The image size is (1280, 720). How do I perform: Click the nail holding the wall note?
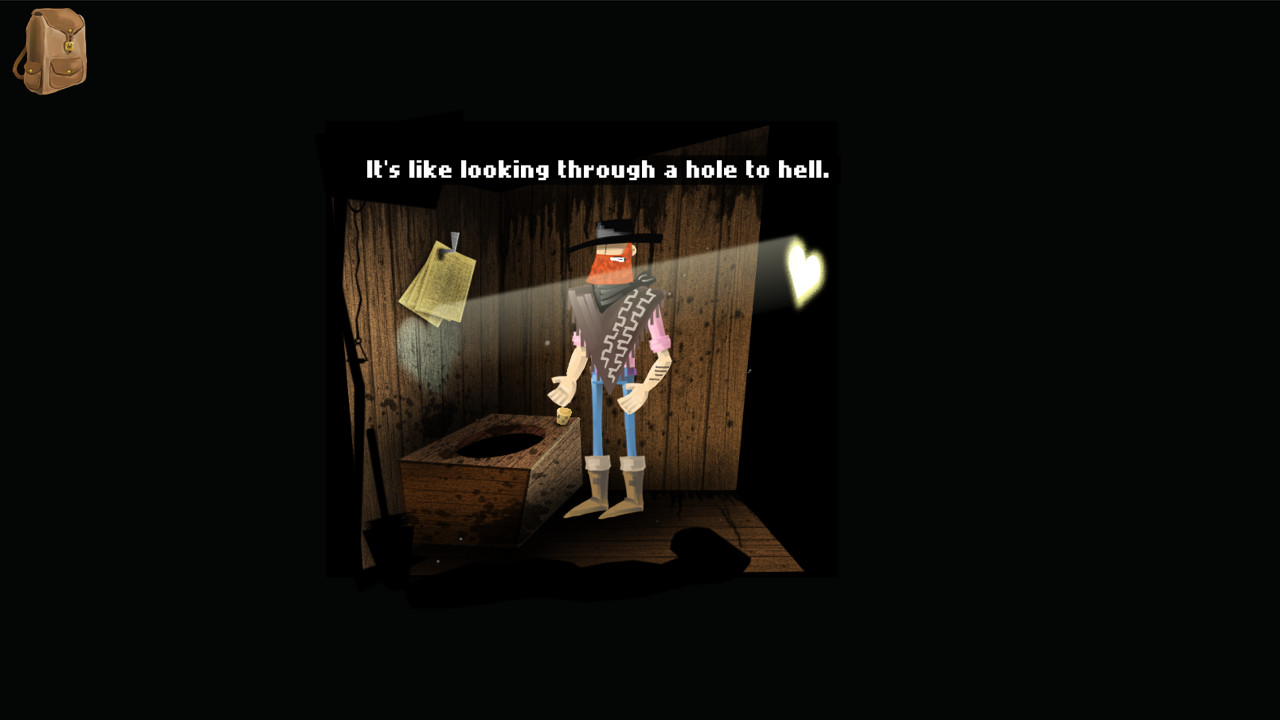(x=455, y=243)
